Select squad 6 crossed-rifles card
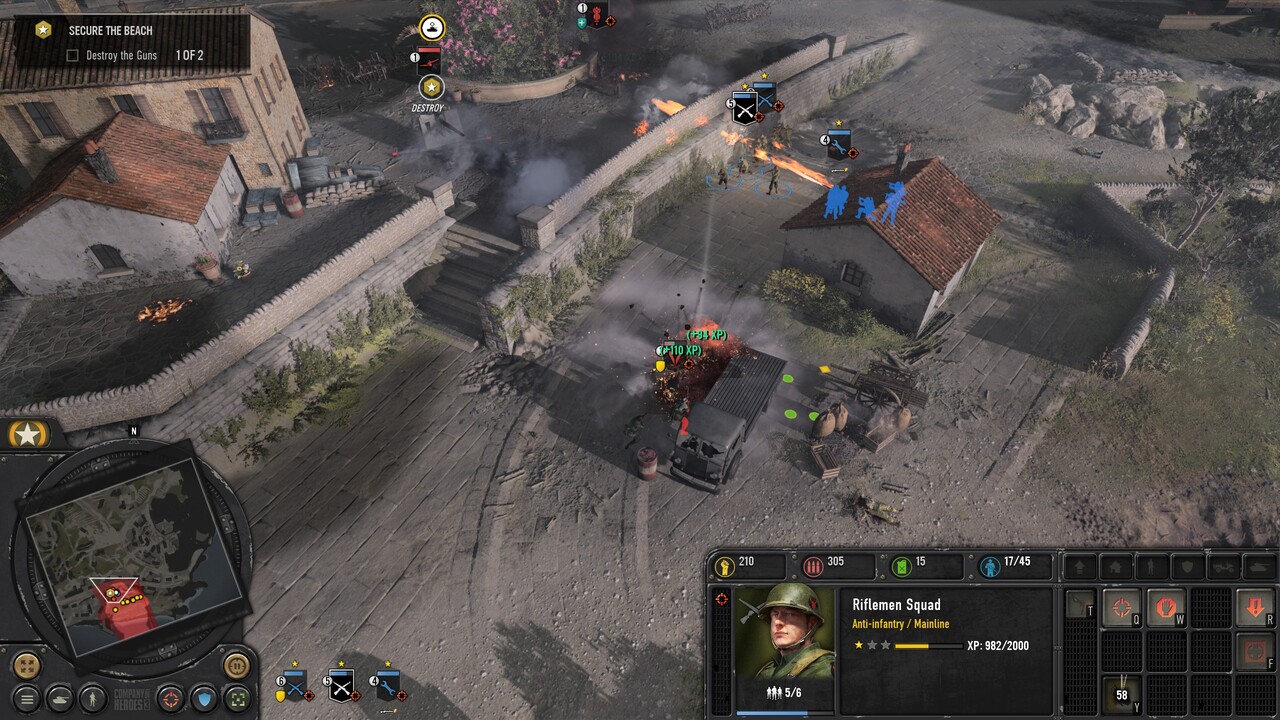Viewport: 1280px width, 720px height. click(294, 686)
